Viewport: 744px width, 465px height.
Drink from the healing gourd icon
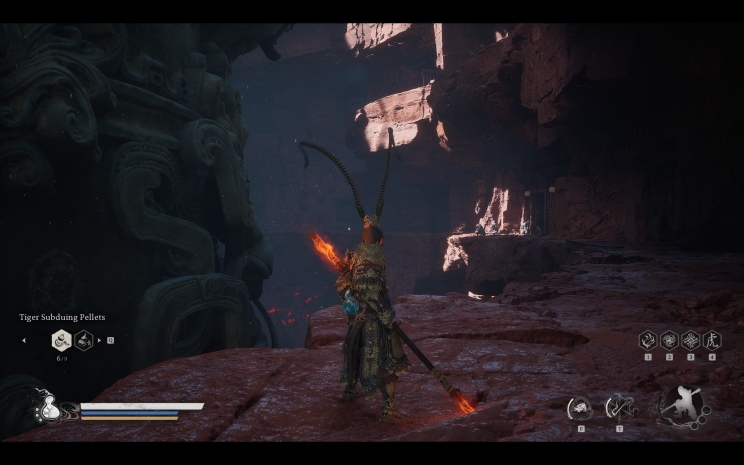(x=46, y=407)
